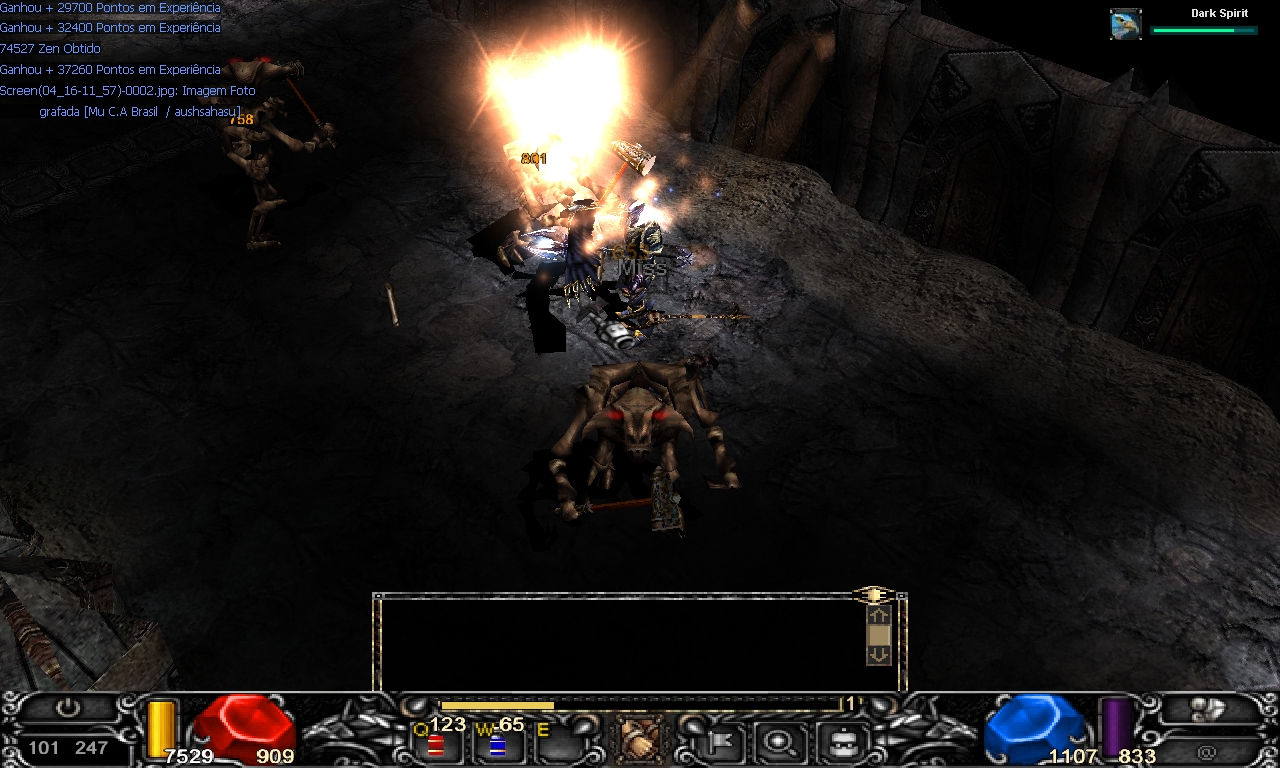Click the chat window scroll-up arrow
The height and width of the screenshot is (768, 1280).
click(878, 617)
